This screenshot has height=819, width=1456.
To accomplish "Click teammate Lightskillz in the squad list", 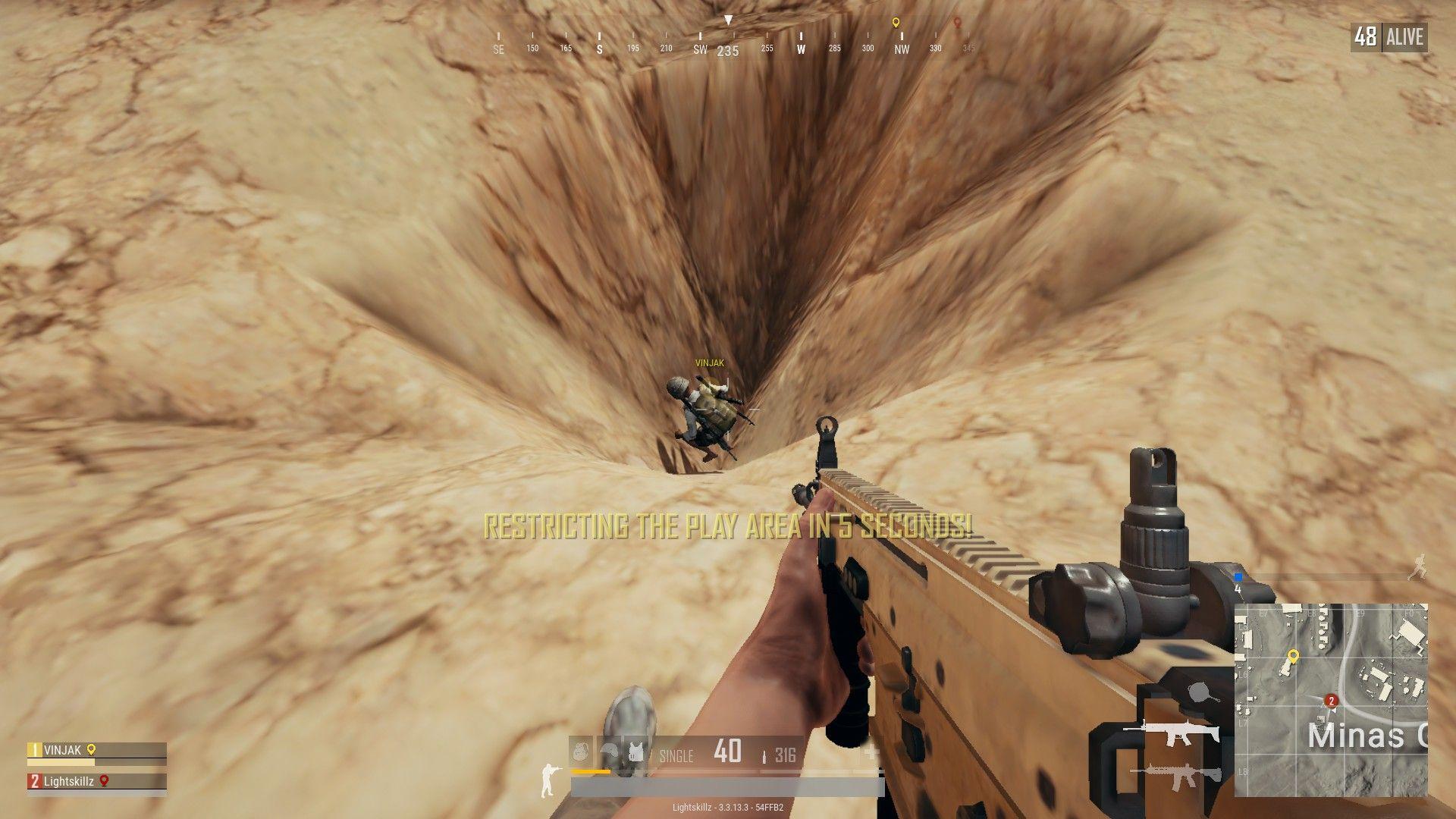I will coord(68,781).
